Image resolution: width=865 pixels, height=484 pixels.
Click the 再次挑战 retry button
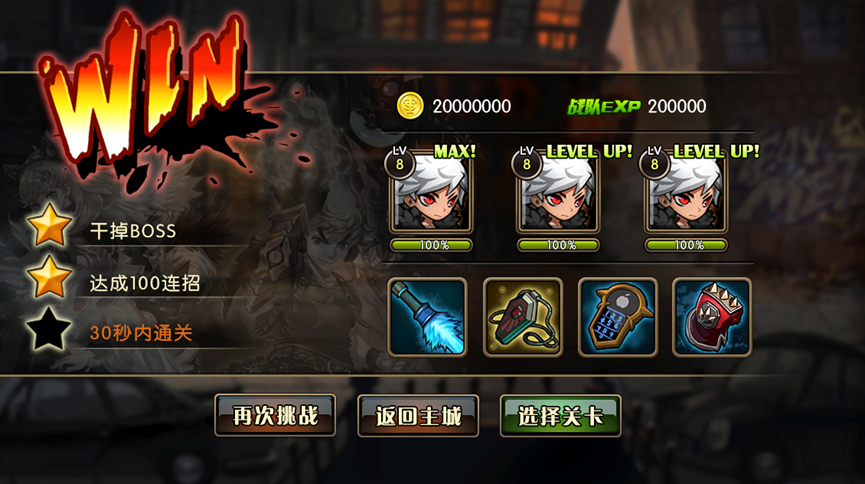click(275, 416)
